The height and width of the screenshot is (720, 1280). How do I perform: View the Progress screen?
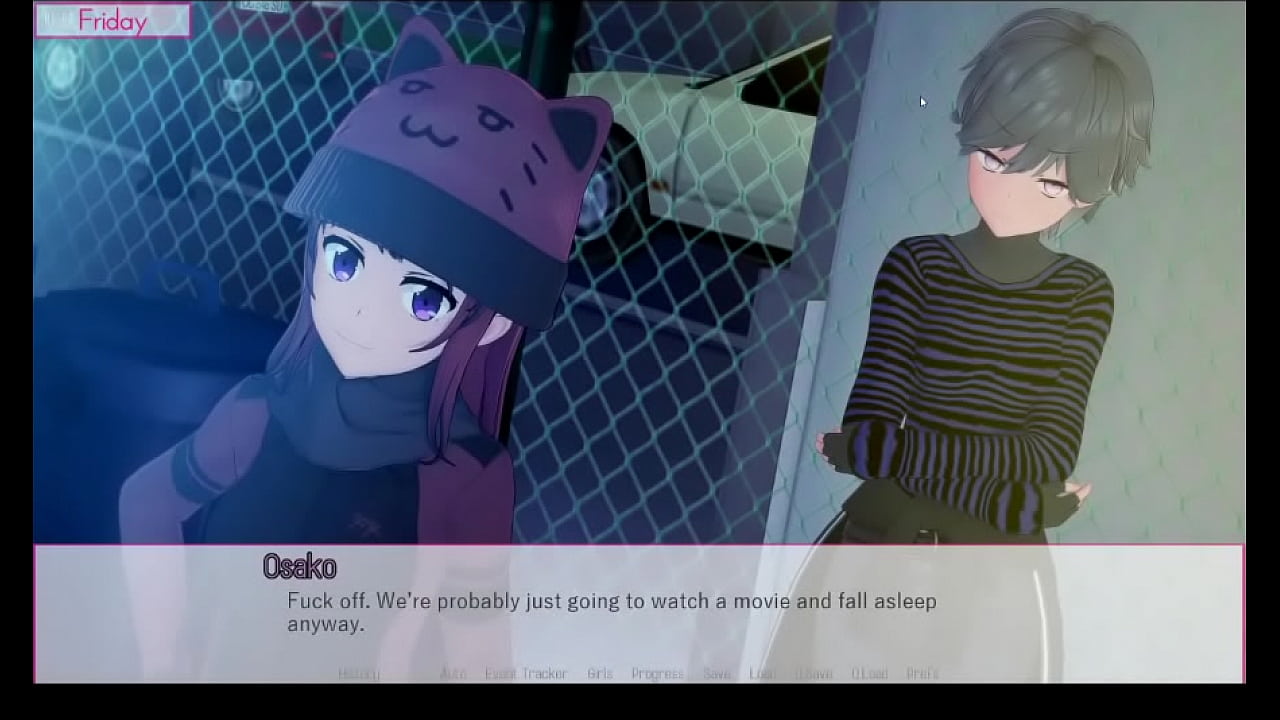click(x=657, y=673)
